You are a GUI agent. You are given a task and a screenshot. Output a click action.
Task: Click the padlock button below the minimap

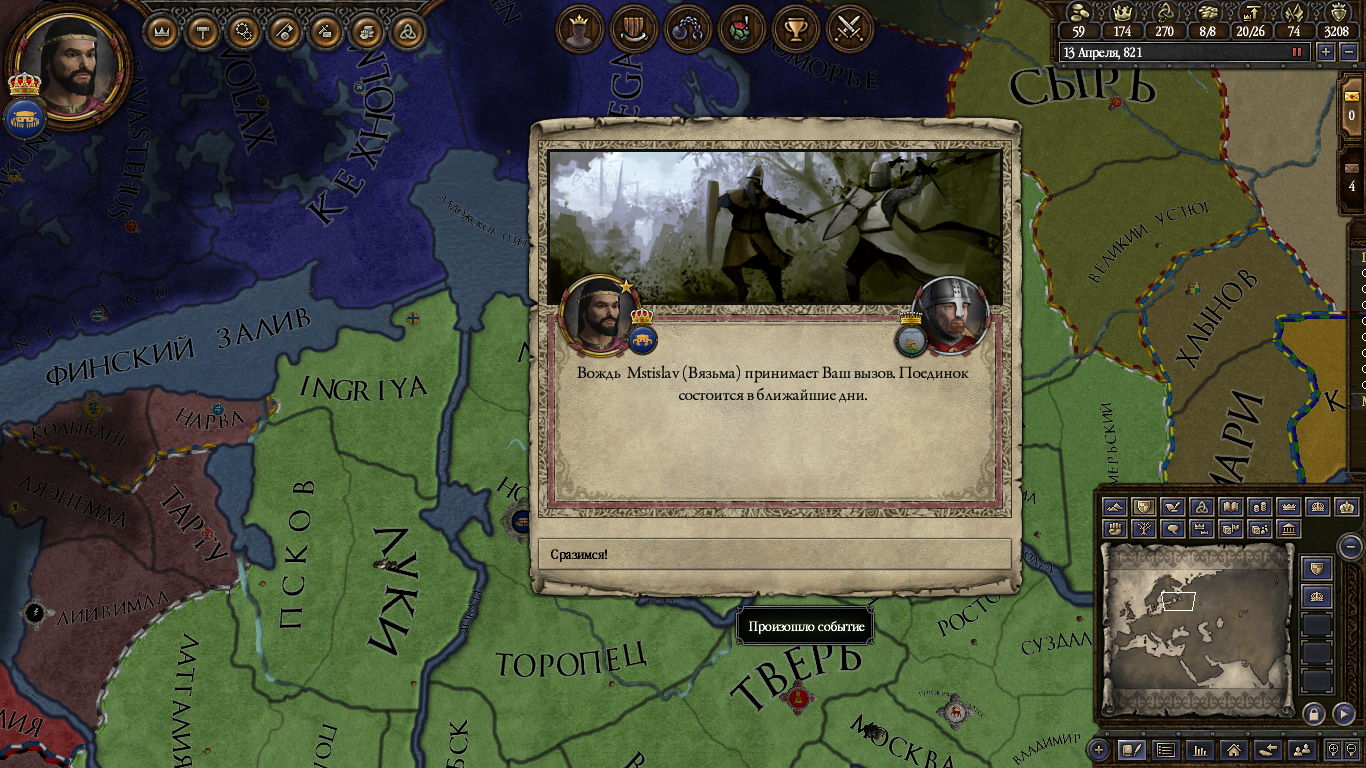tap(1314, 714)
